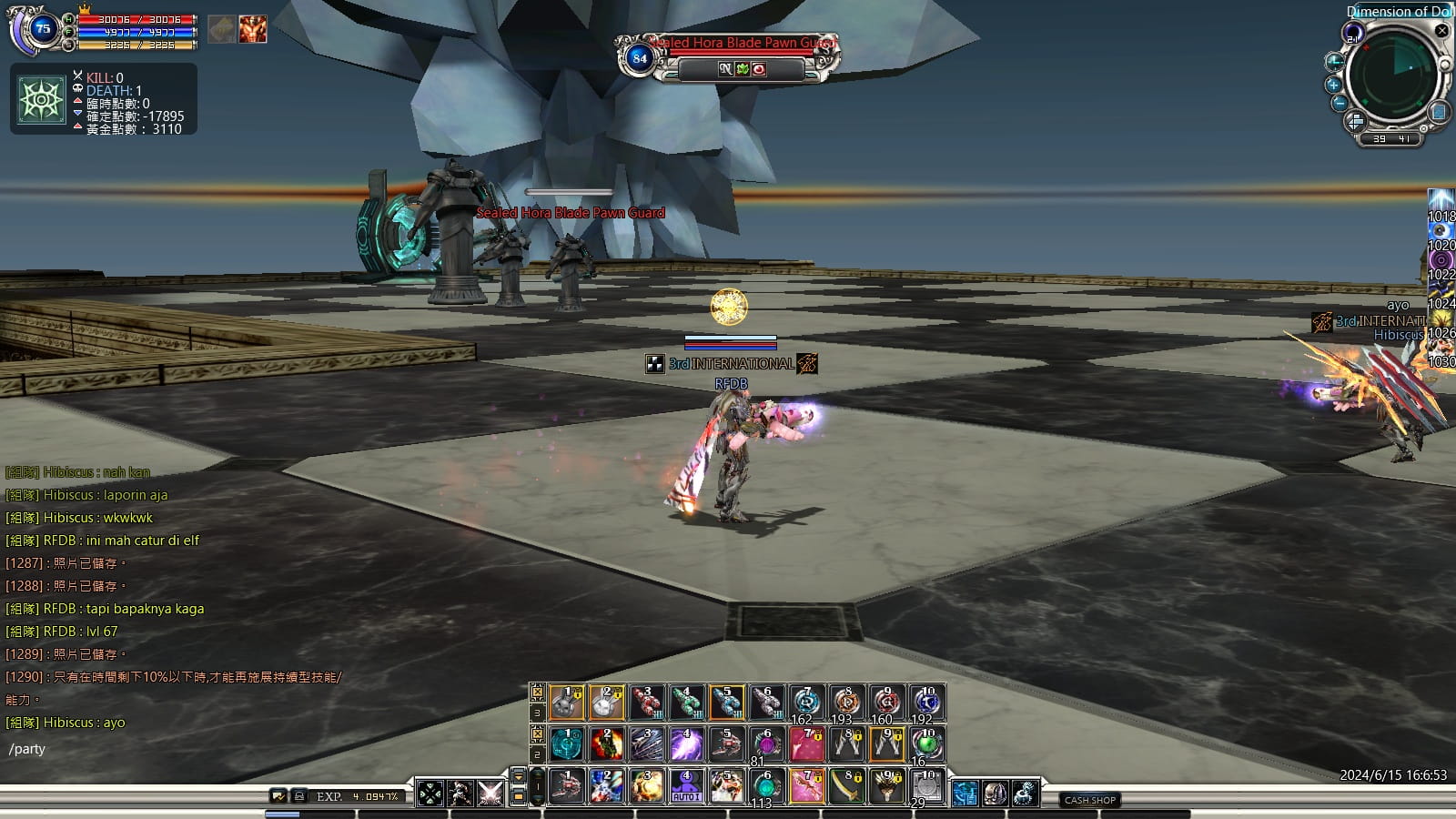Close the minimap with the X button

(x=1441, y=31)
